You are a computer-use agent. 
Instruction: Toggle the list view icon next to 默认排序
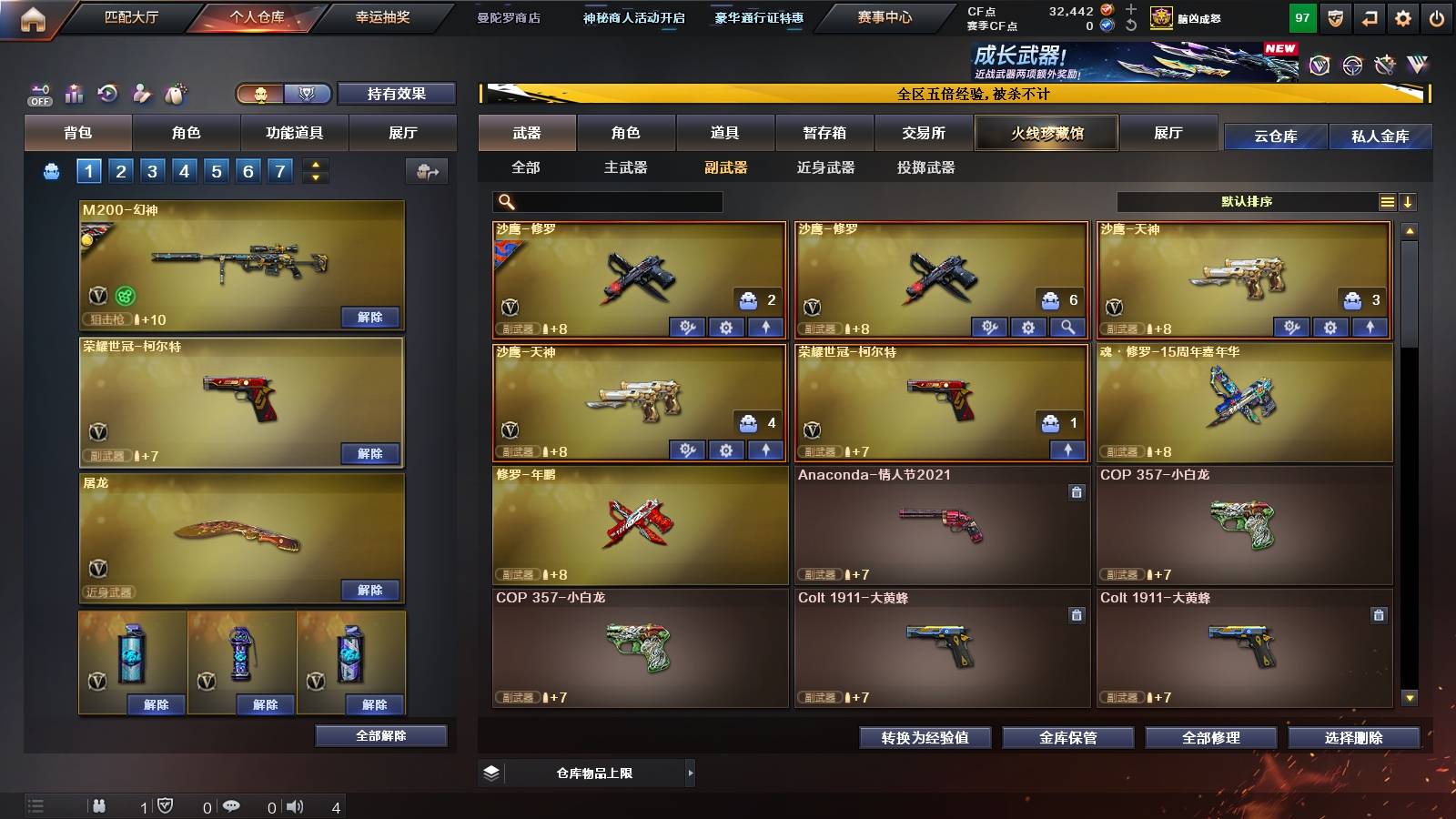(1387, 202)
